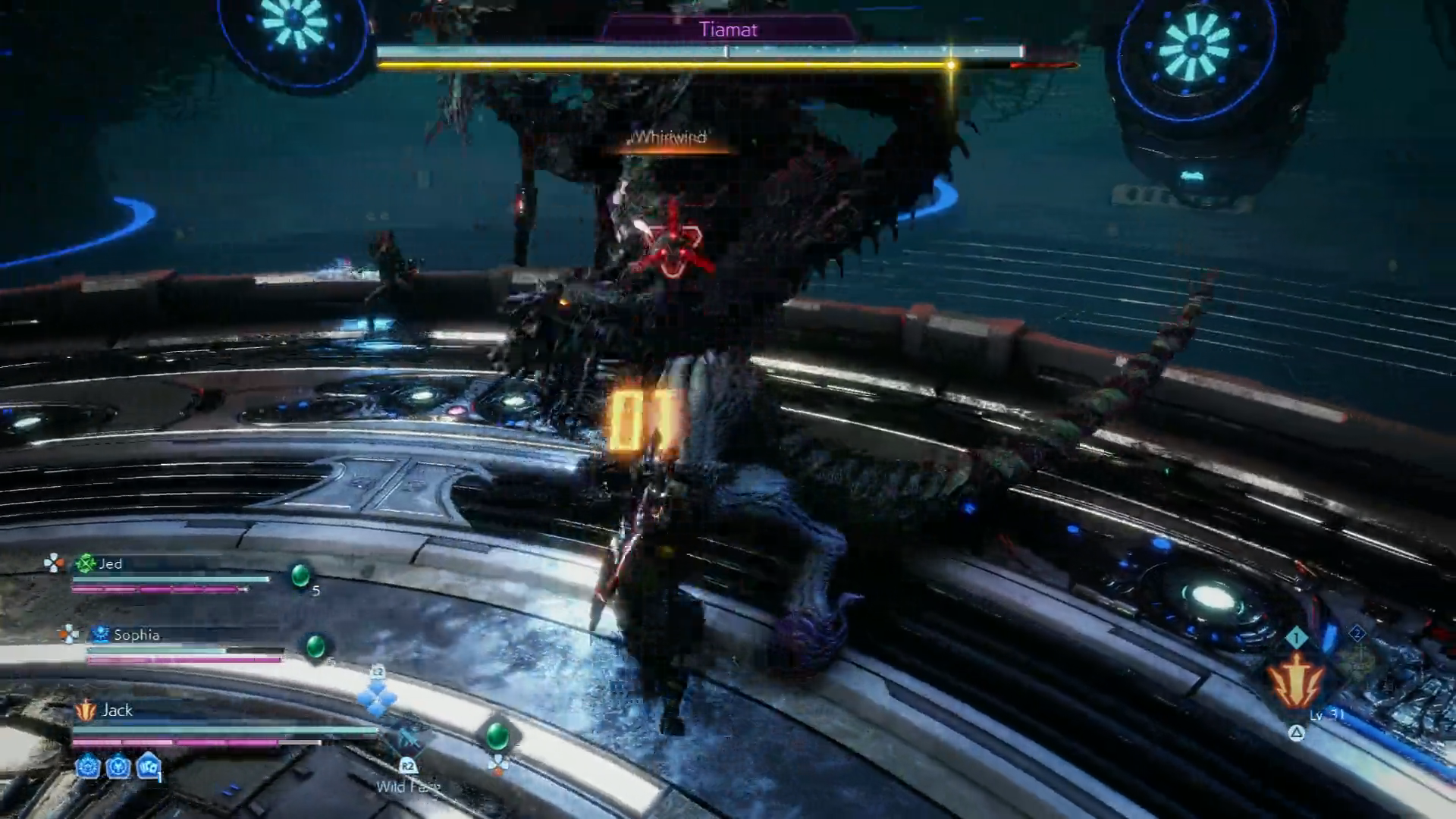Click Jack's orange sword job emblem

coord(86,711)
